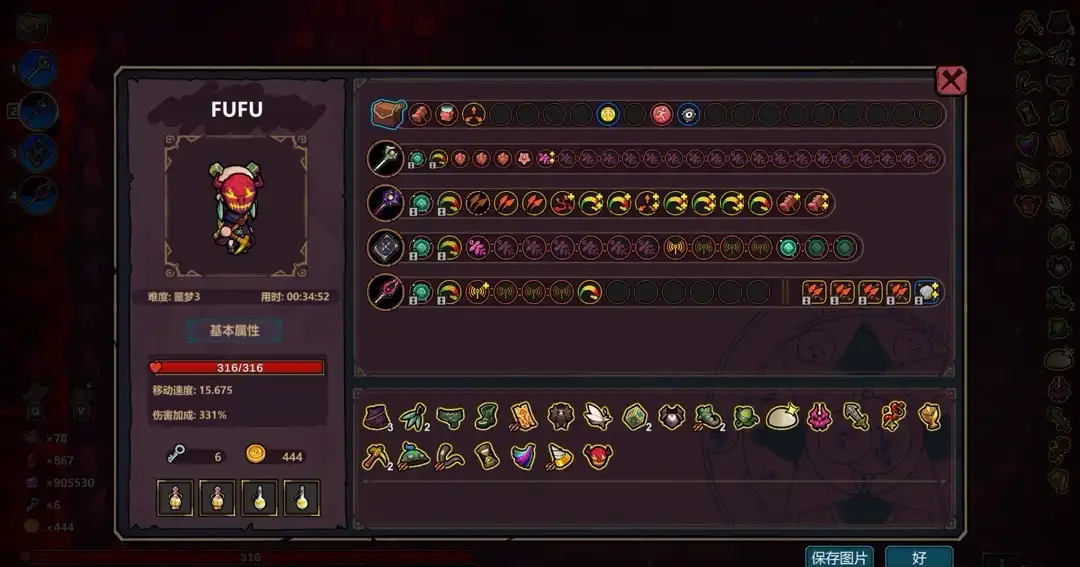Choose the candy corn relic
Image resolution: width=1080 pixels, height=567 pixels.
pos(560,456)
